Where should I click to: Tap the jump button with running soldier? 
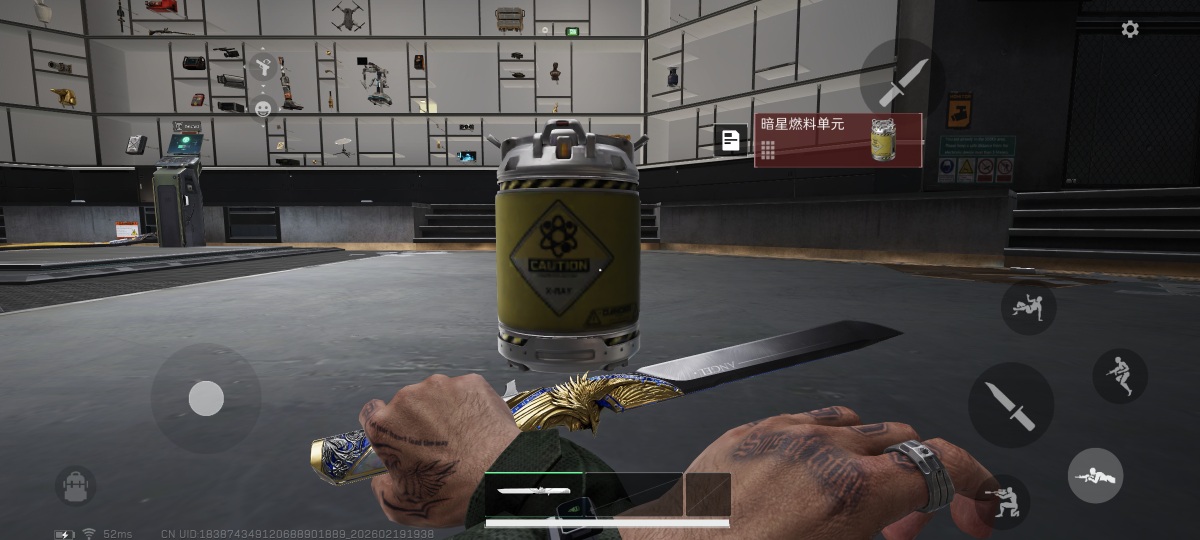point(1119,376)
